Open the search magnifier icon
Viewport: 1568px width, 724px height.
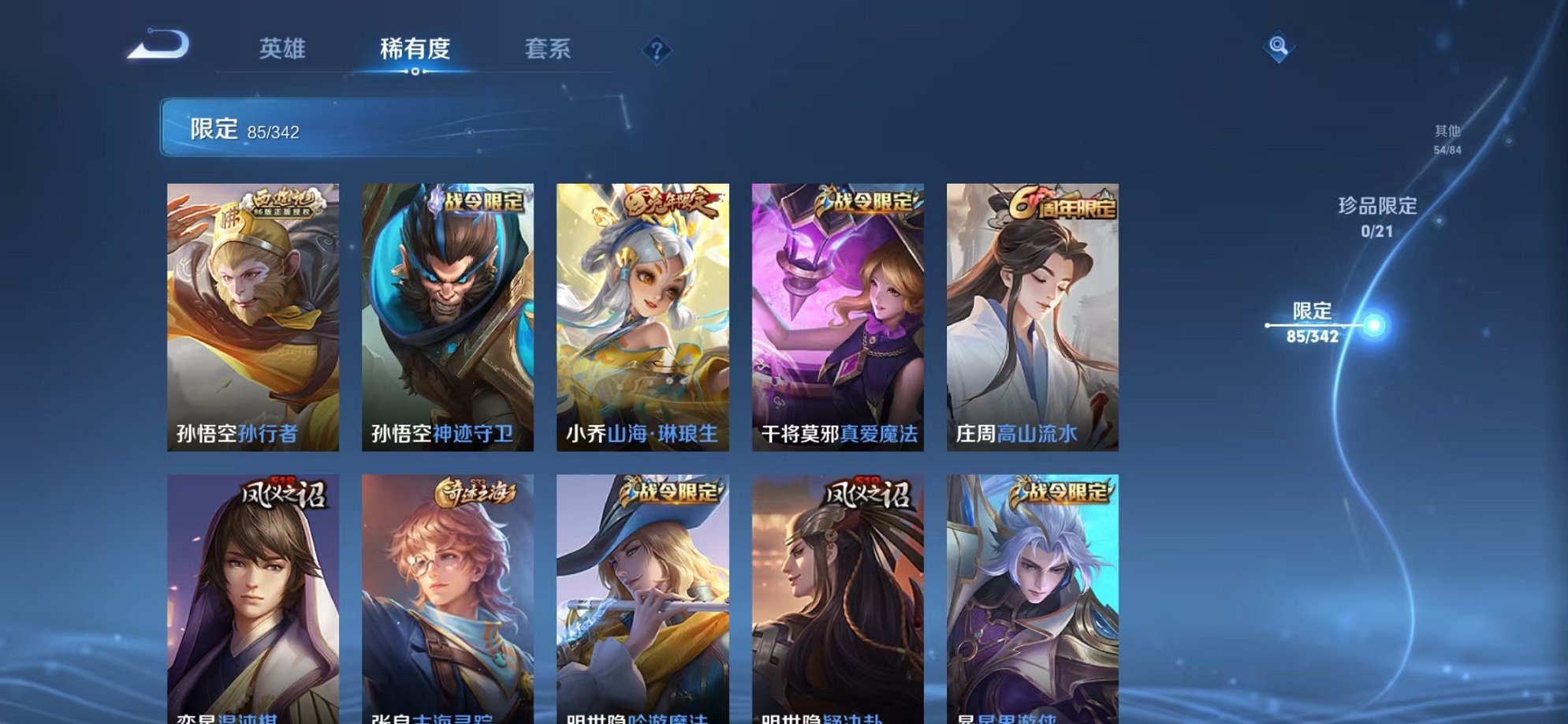pos(1284,47)
